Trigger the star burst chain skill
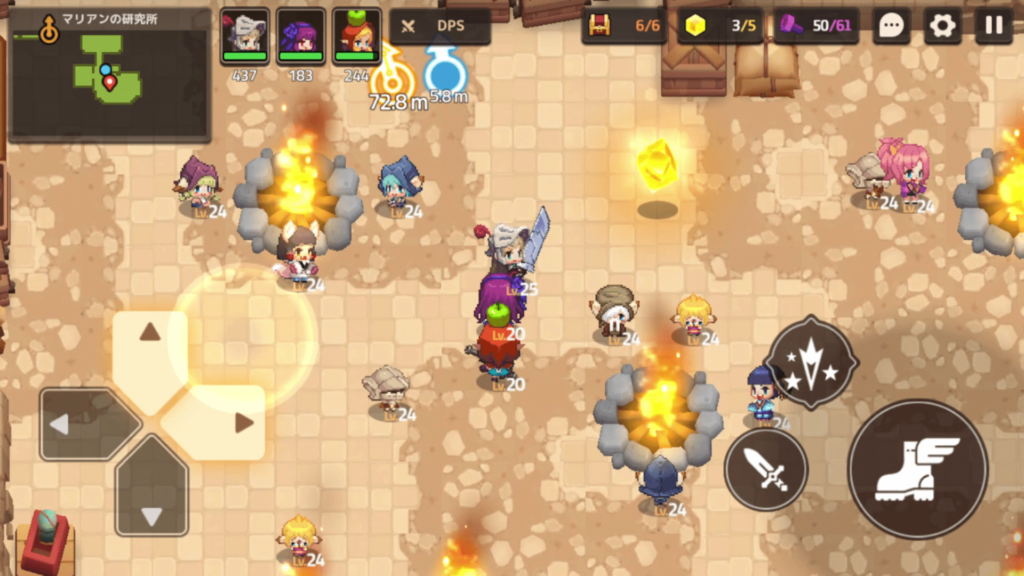This screenshot has height=576, width=1024. pyautogui.click(x=811, y=362)
